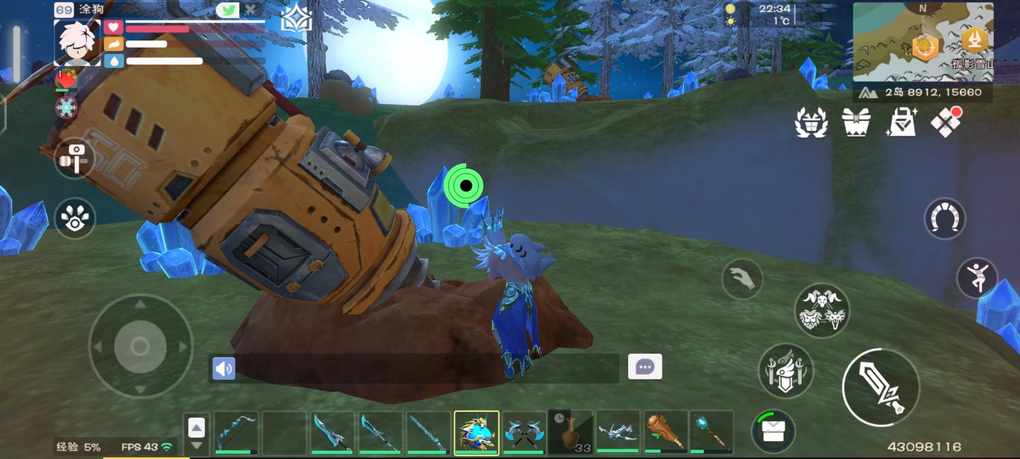Use the horseshoe-shaped skill button

click(x=945, y=216)
